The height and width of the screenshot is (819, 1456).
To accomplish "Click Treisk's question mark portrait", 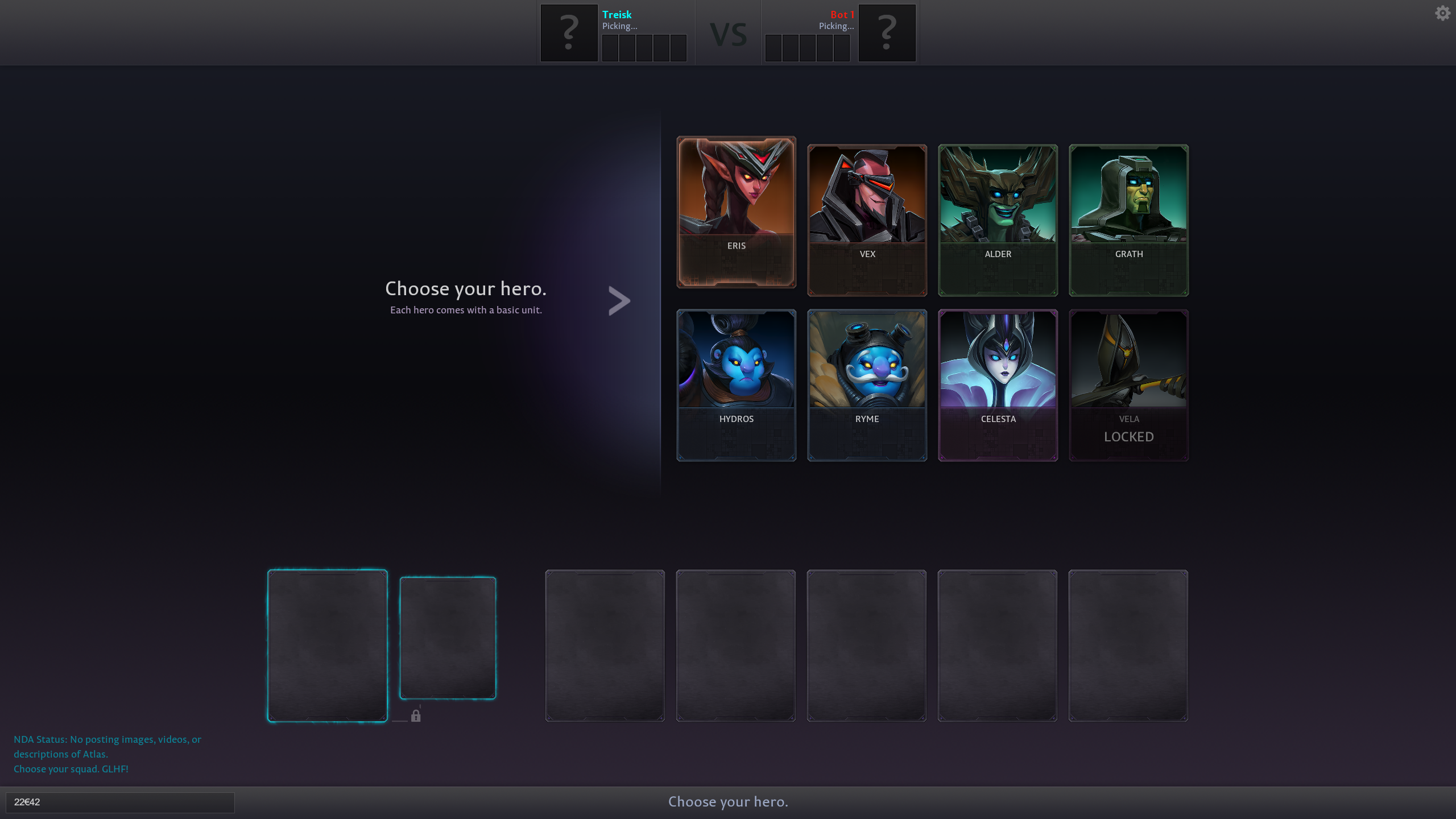I will click(569, 33).
